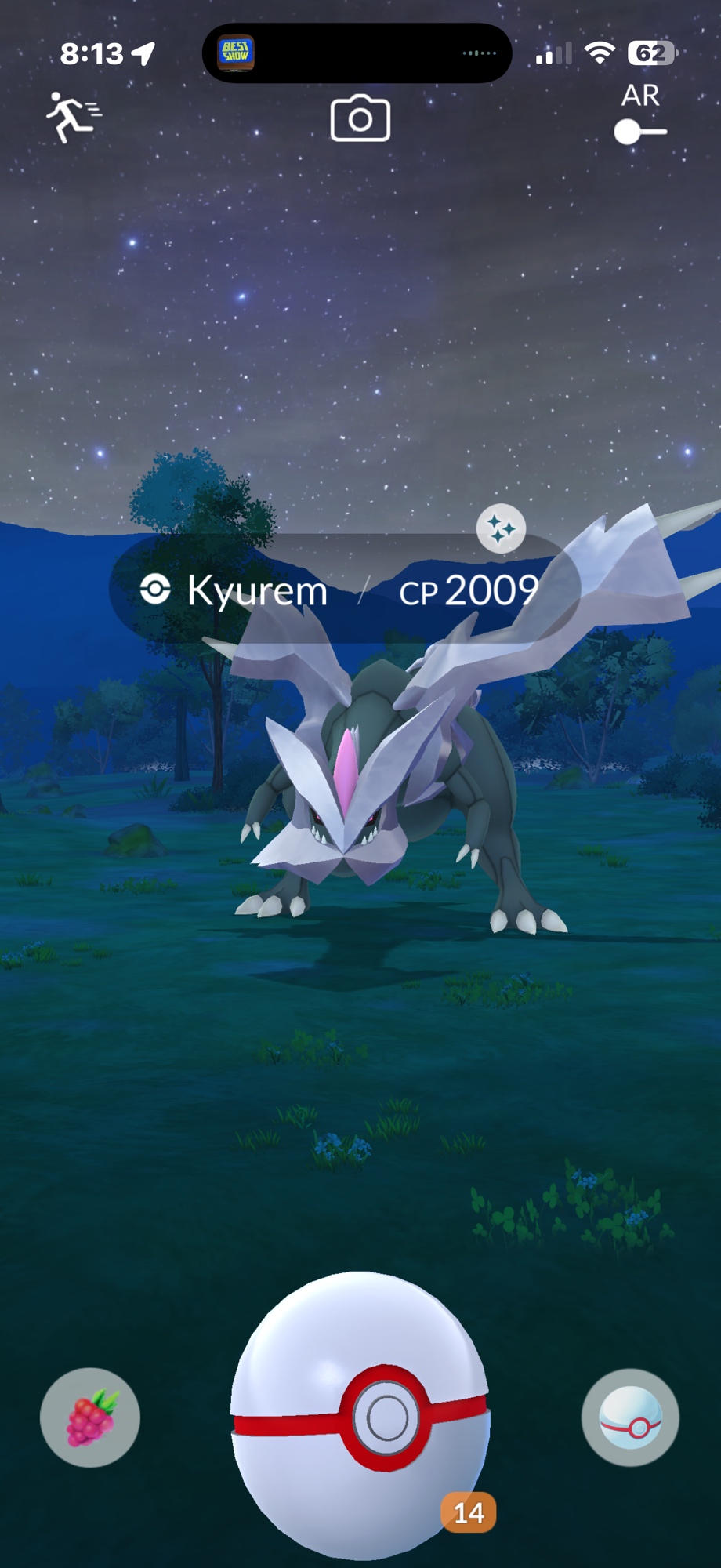Toggle the AR mode switch
Image resolution: width=721 pixels, height=1568 pixels.
[x=640, y=131]
